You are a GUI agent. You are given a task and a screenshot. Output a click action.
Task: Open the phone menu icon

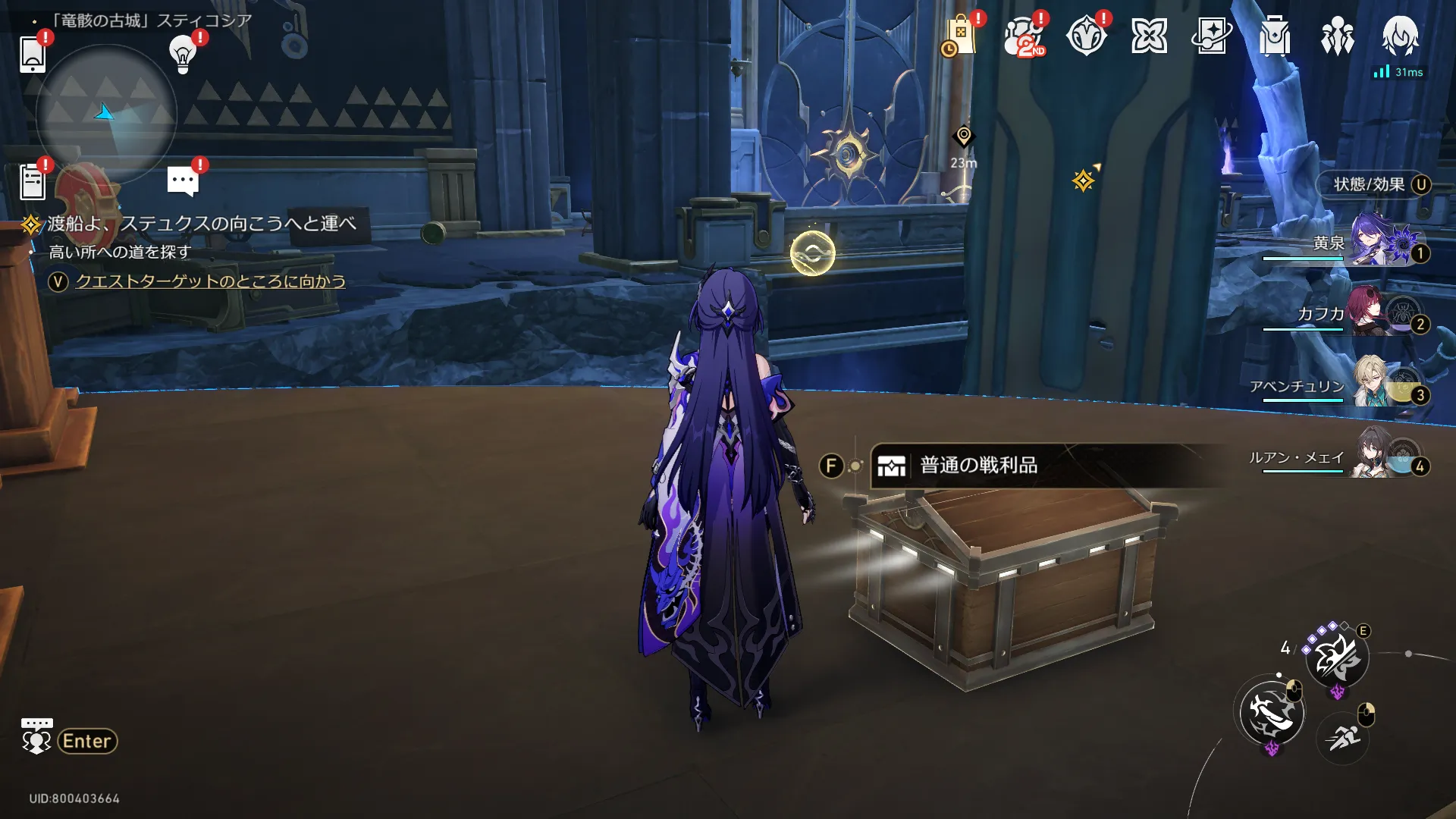click(33, 53)
